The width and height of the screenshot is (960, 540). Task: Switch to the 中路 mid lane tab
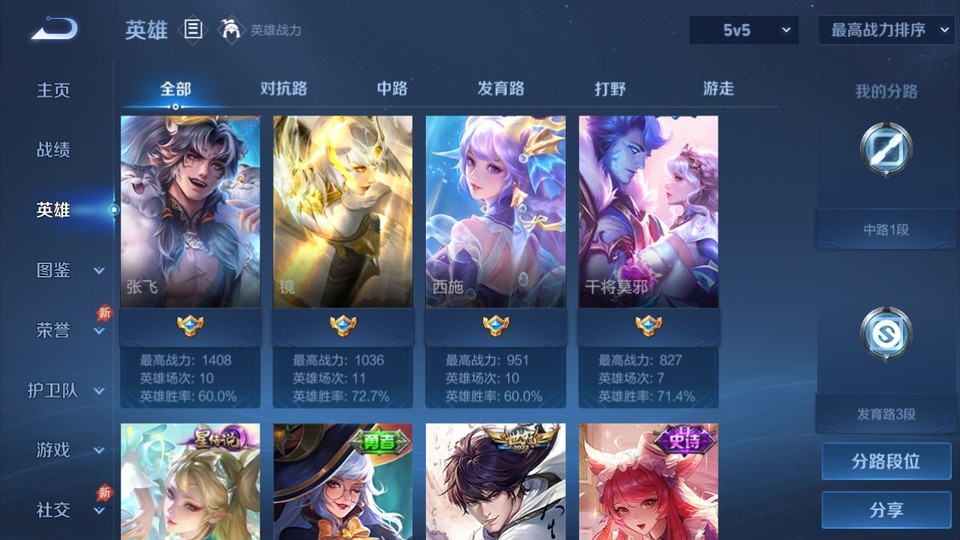(392, 88)
